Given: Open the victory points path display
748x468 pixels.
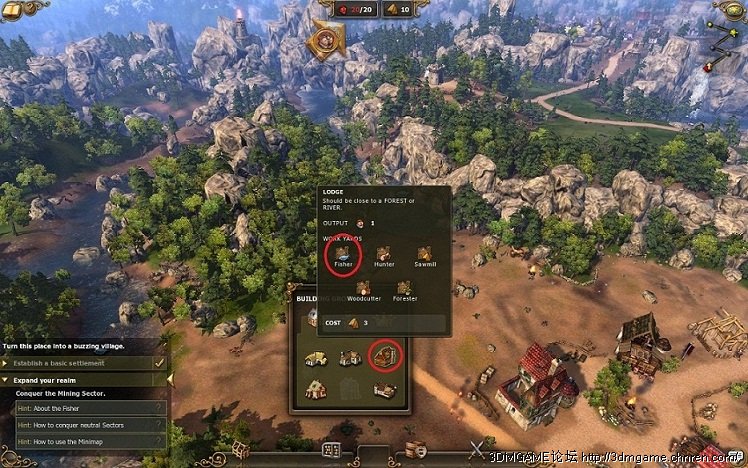Looking at the screenshot, I should click(x=728, y=40).
